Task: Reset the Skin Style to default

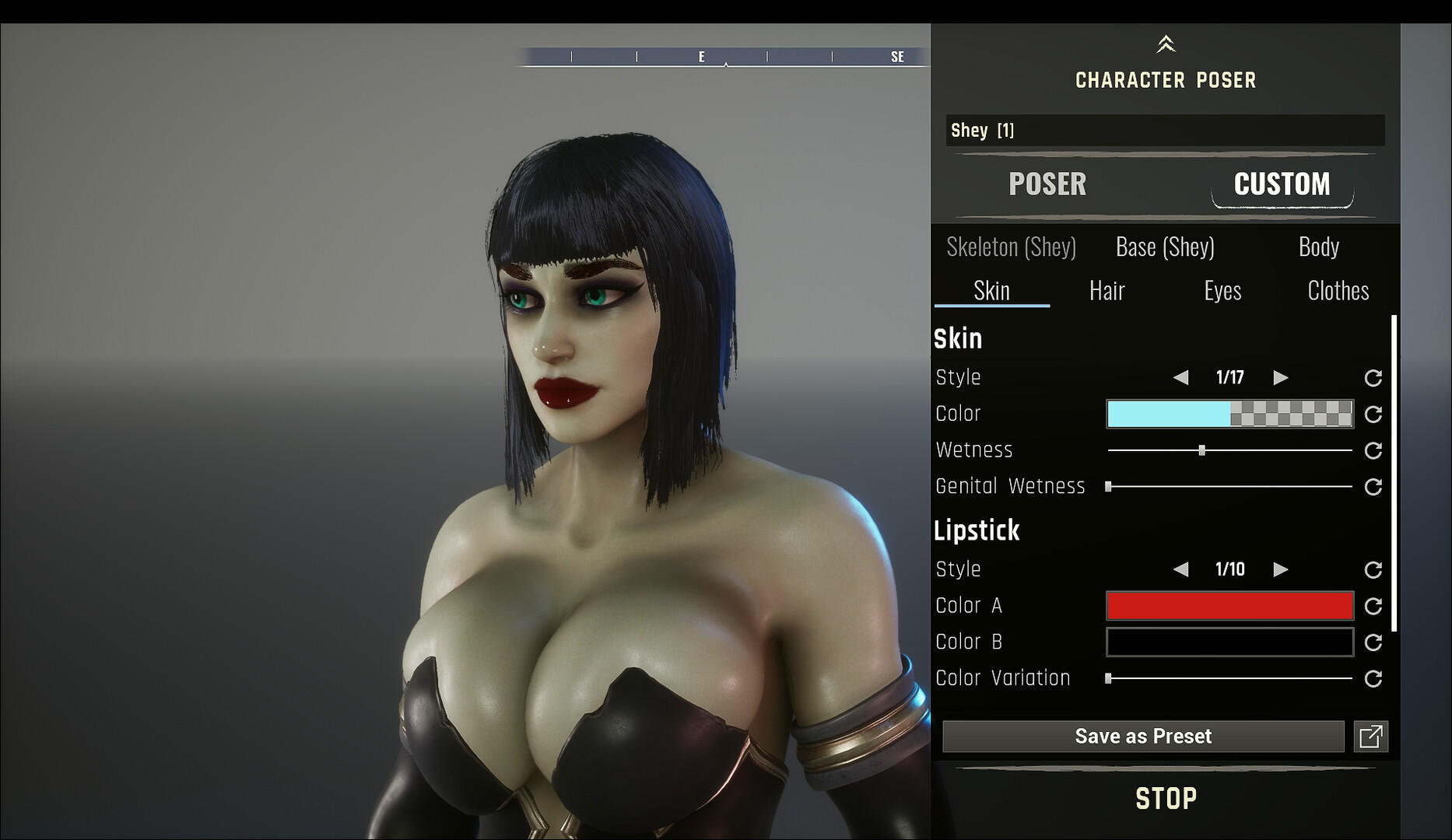Action: tap(1373, 378)
